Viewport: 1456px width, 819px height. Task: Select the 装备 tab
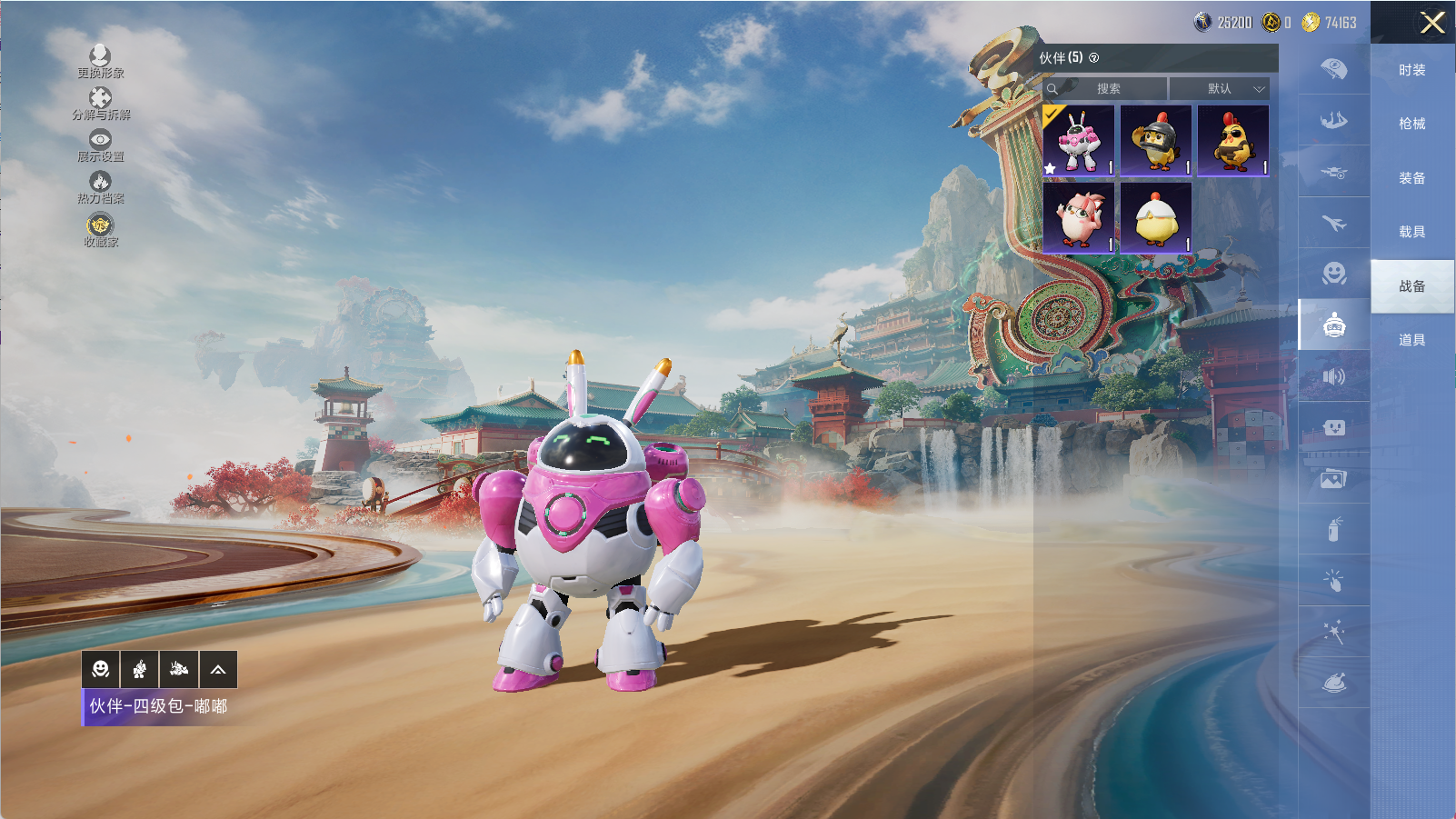1411,178
